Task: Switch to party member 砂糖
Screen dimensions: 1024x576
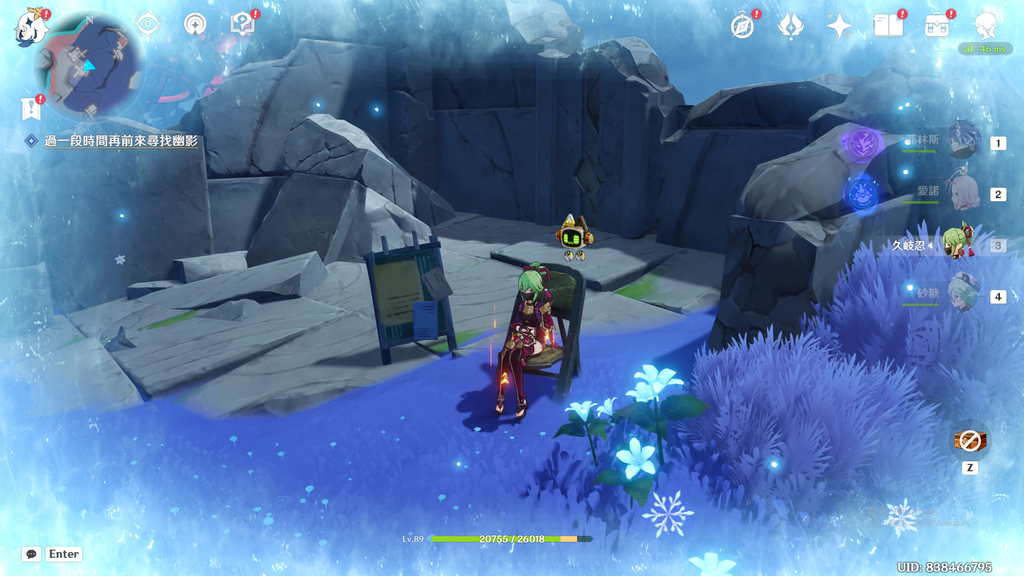Action: [x=962, y=295]
